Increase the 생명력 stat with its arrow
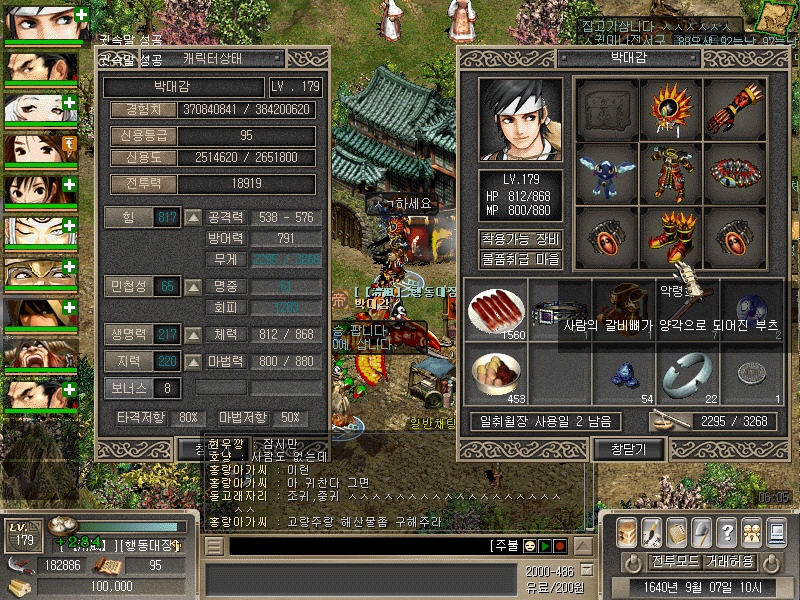Screen dimensions: 800x600 (x=193, y=334)
